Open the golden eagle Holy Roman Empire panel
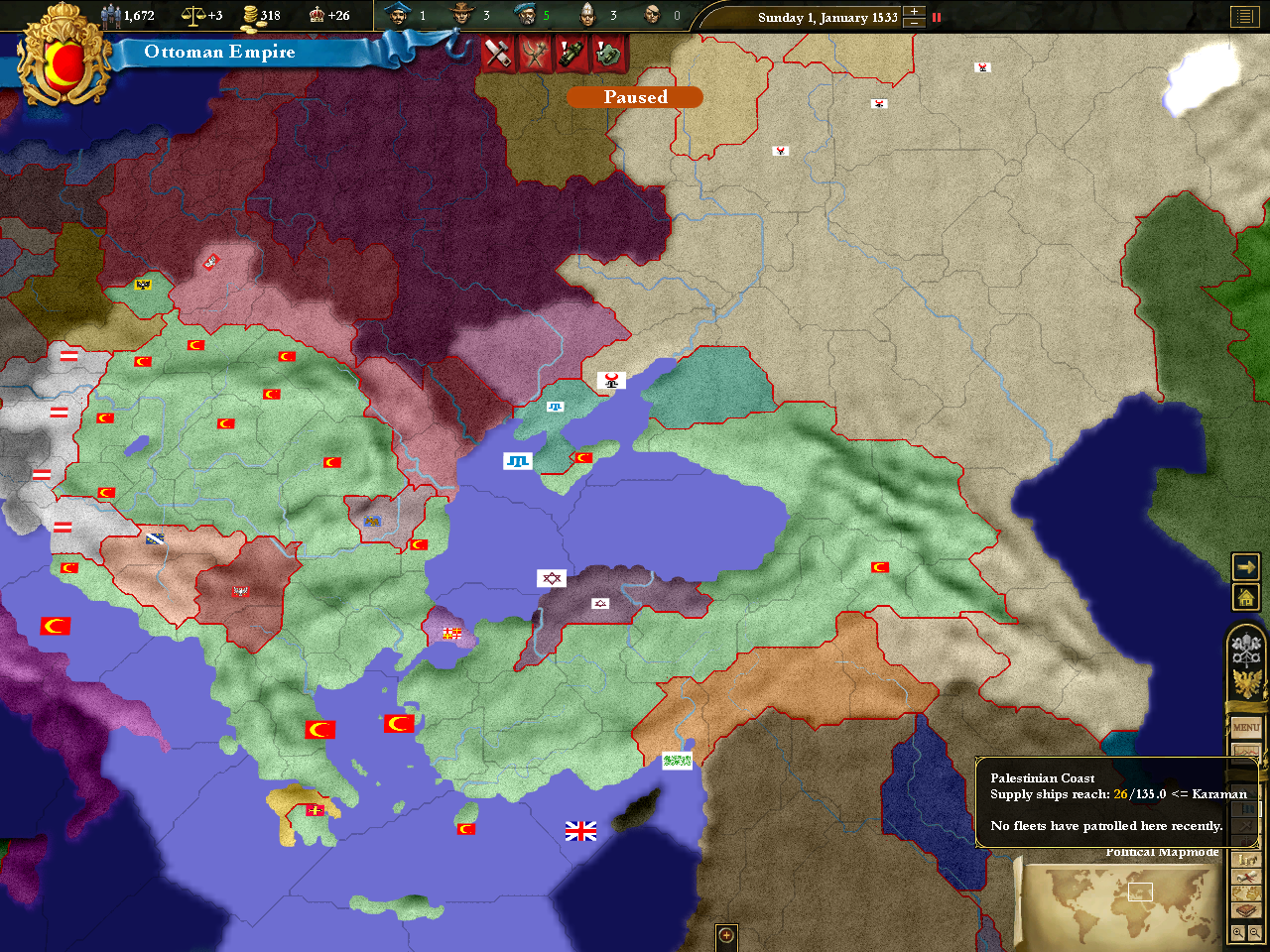Screen dimensions: 1270x952 [1246, 683]
